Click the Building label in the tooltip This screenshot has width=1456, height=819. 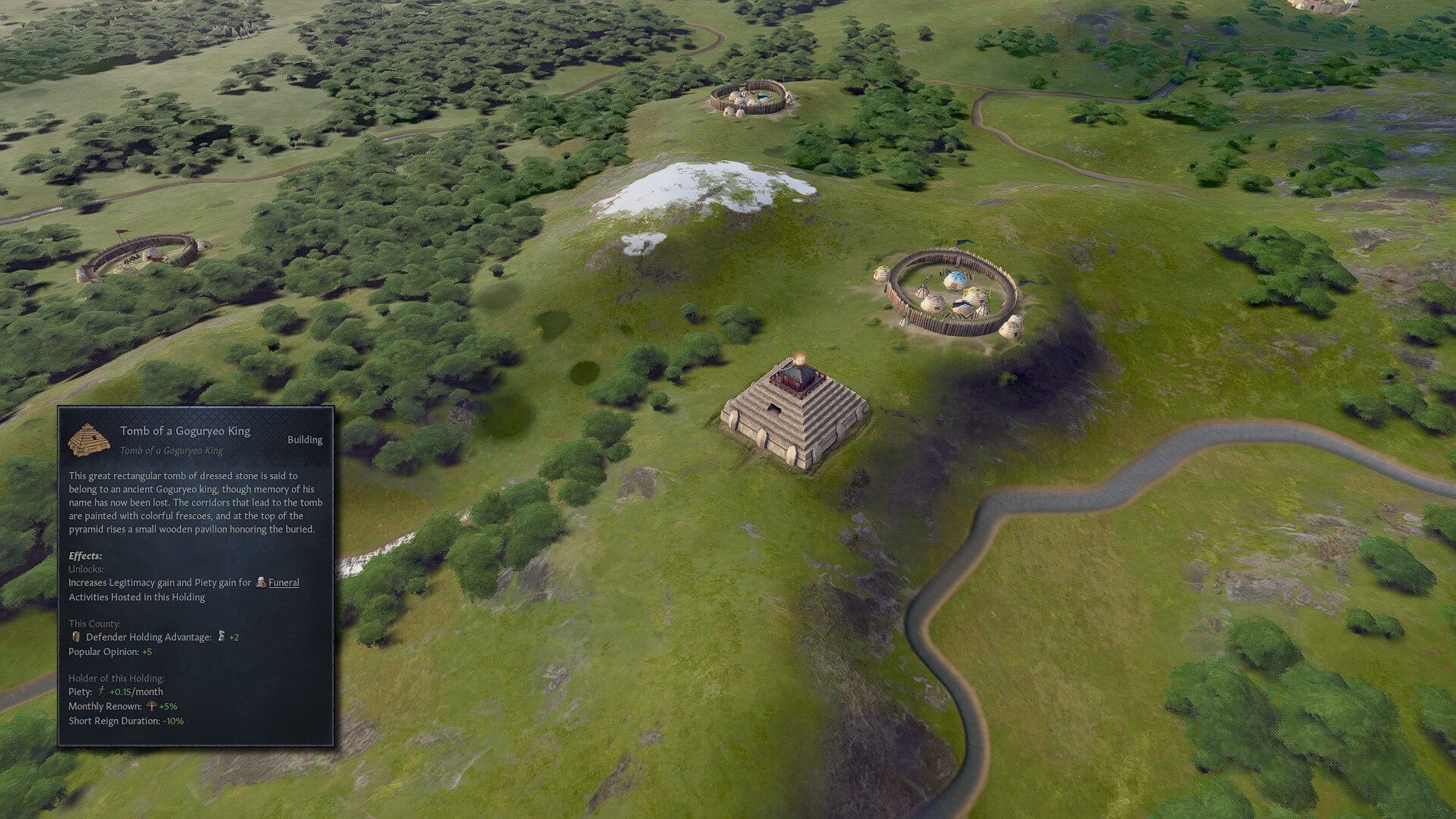(306, 440)
